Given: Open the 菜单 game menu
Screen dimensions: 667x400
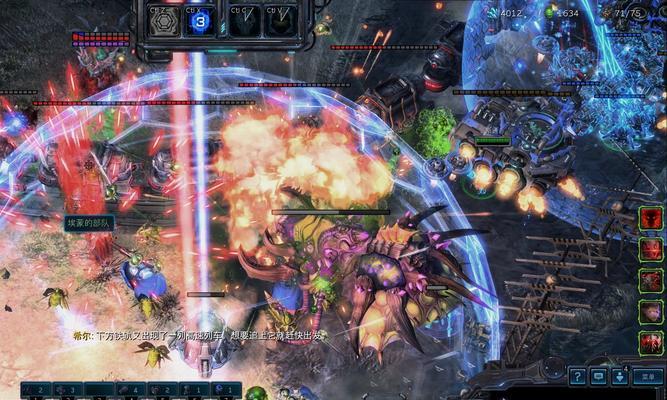Looking at the screenshot, I should click(x=649, y=376).
